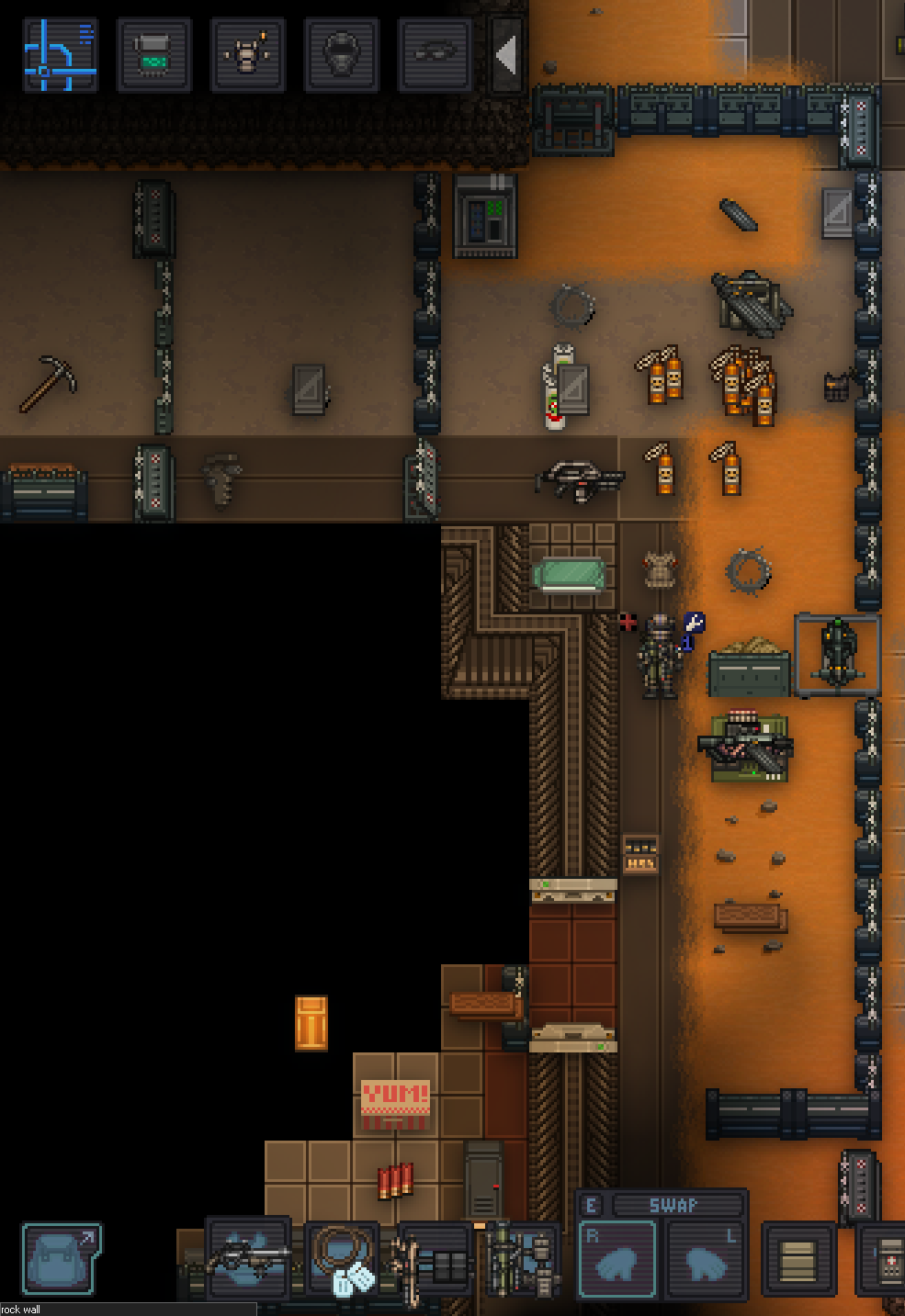Open the medical pouch pocket slot

pos(884,1260)
